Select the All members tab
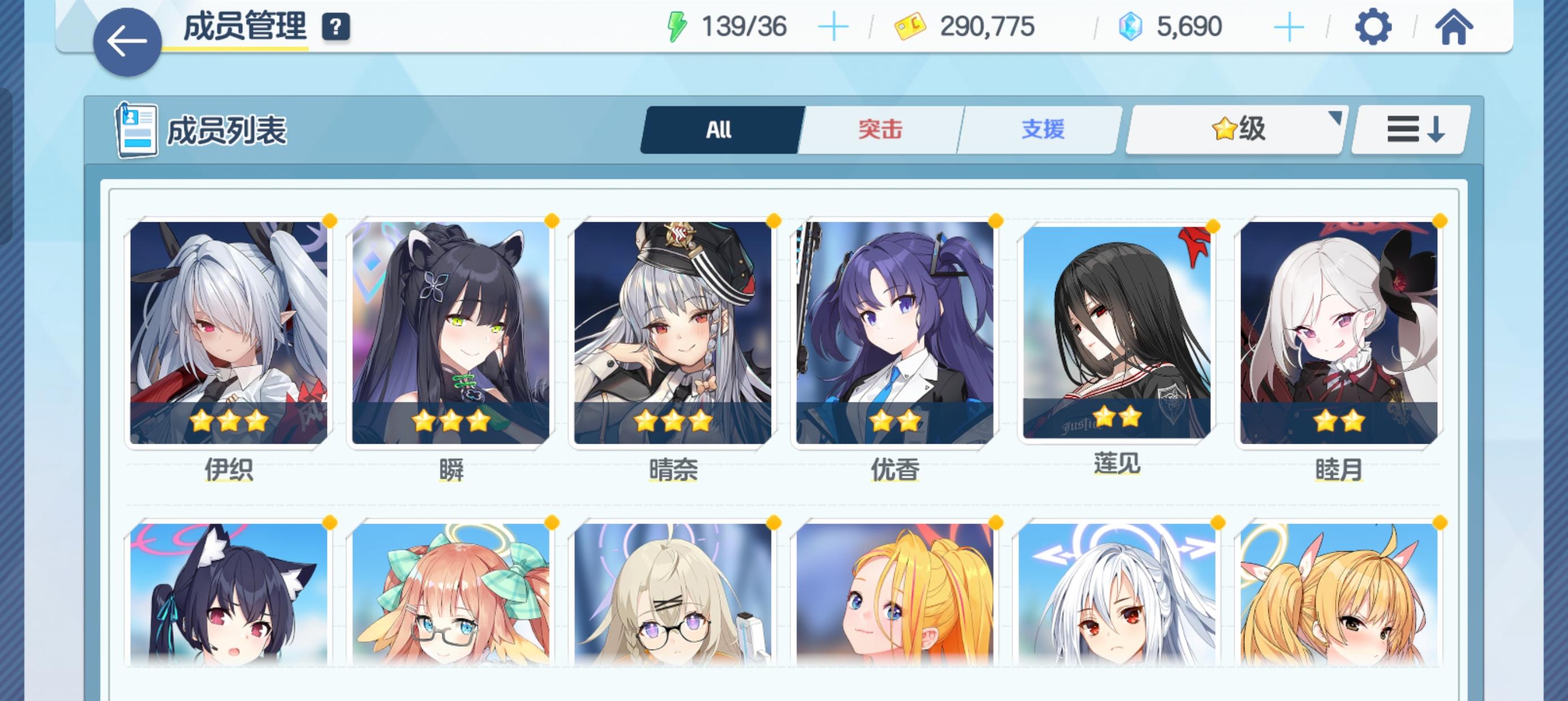This screenshot has height=701, width=1568. pyautogui.click(x=718, y=128)
